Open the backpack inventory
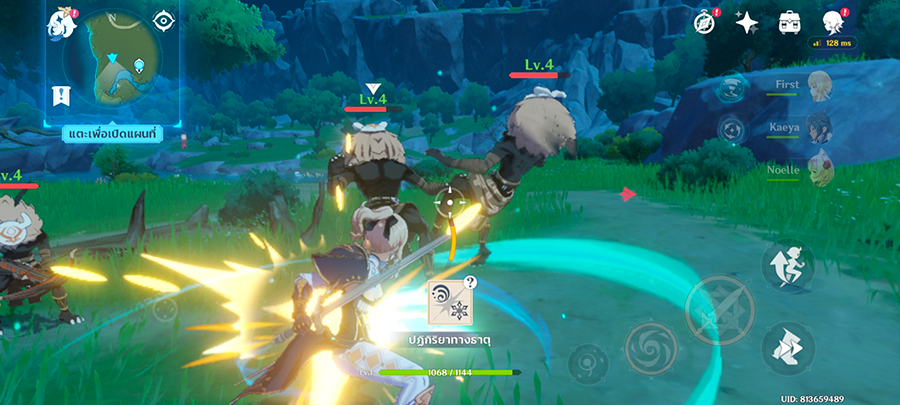Image resolution: width=900 pixels, height=405 pixels. pos(789,24)
